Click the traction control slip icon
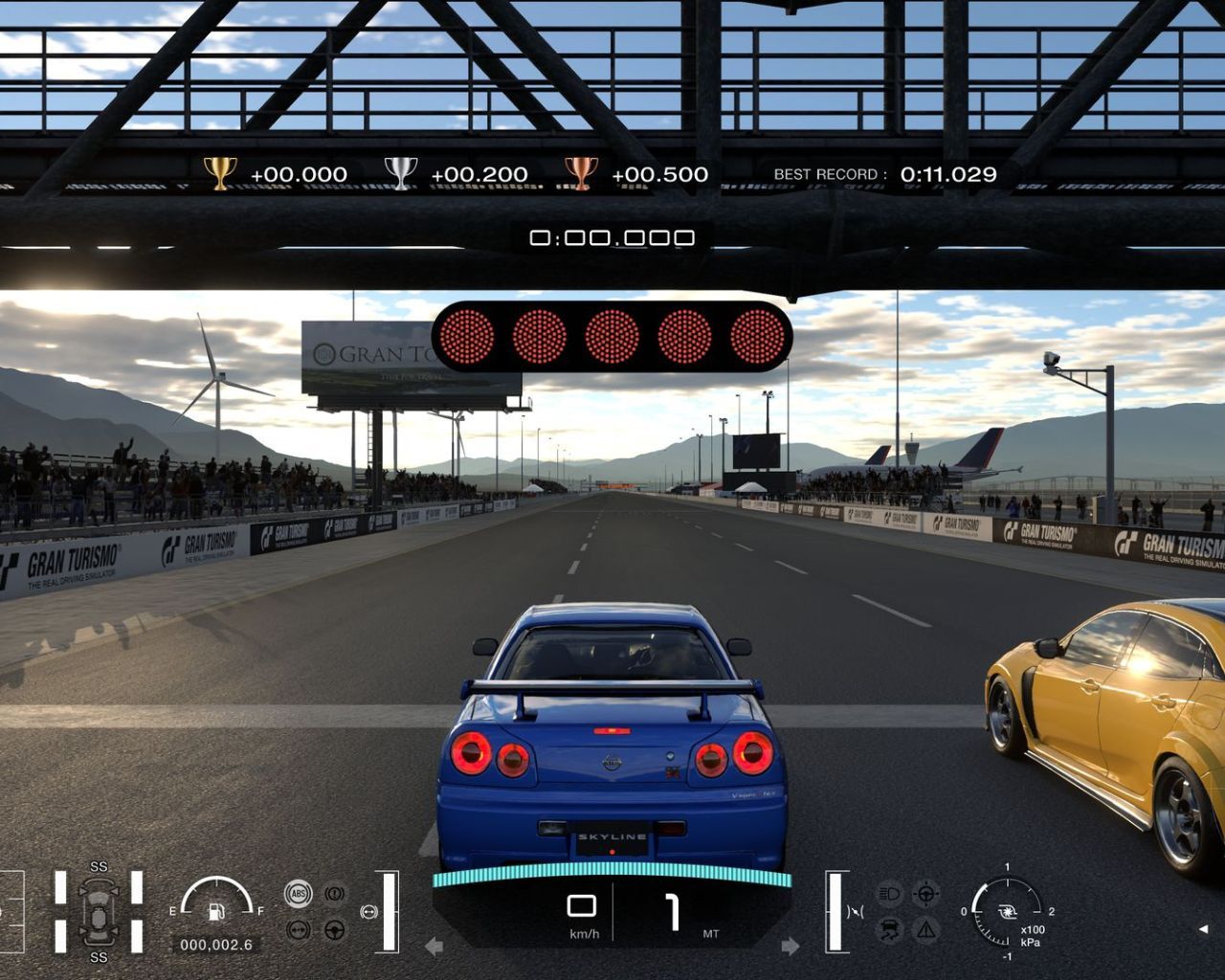This screenshot has height=980, width=1225. [x=890, y=928]
